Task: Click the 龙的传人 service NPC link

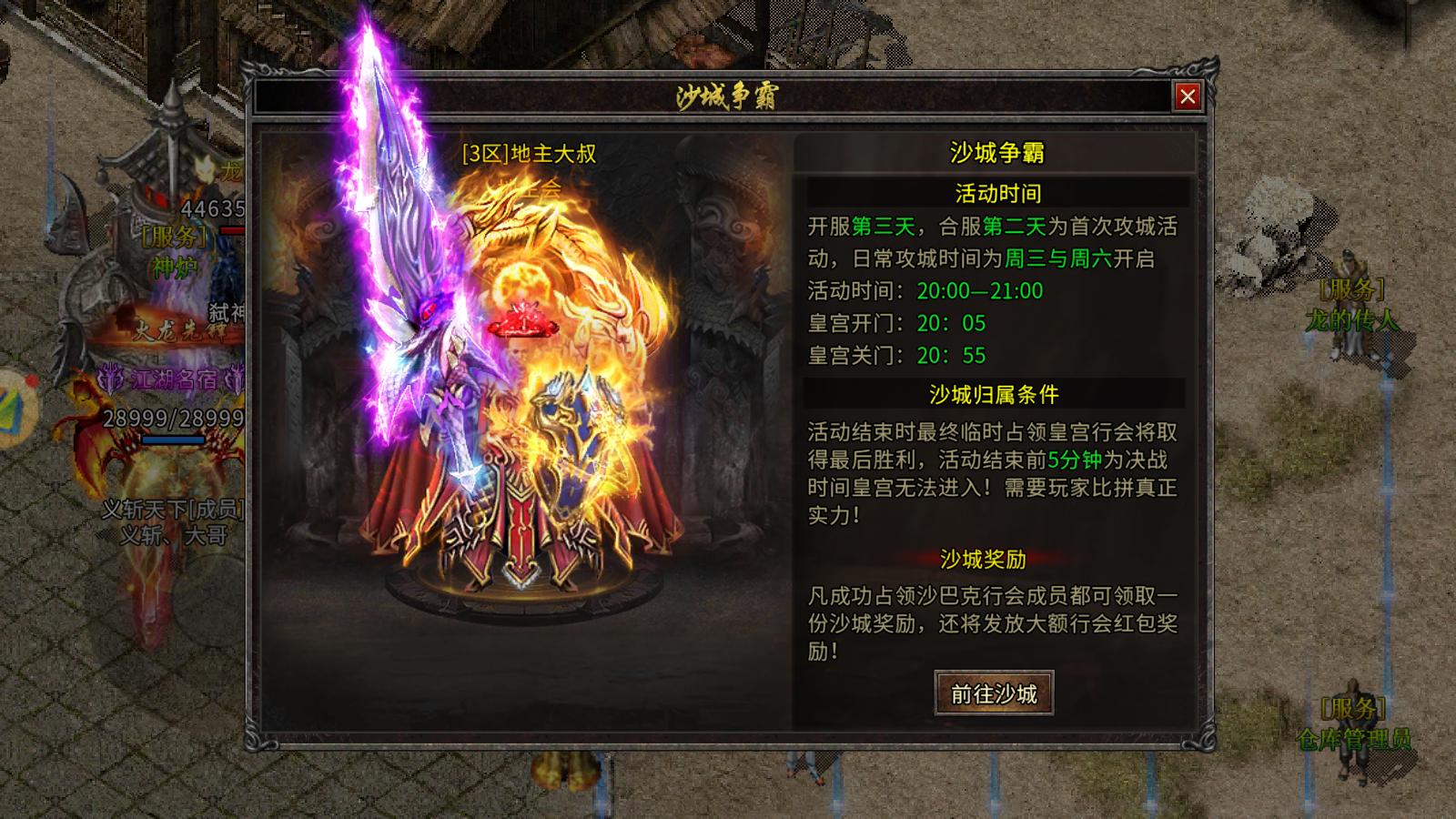Action: (x=1350, y=320)
